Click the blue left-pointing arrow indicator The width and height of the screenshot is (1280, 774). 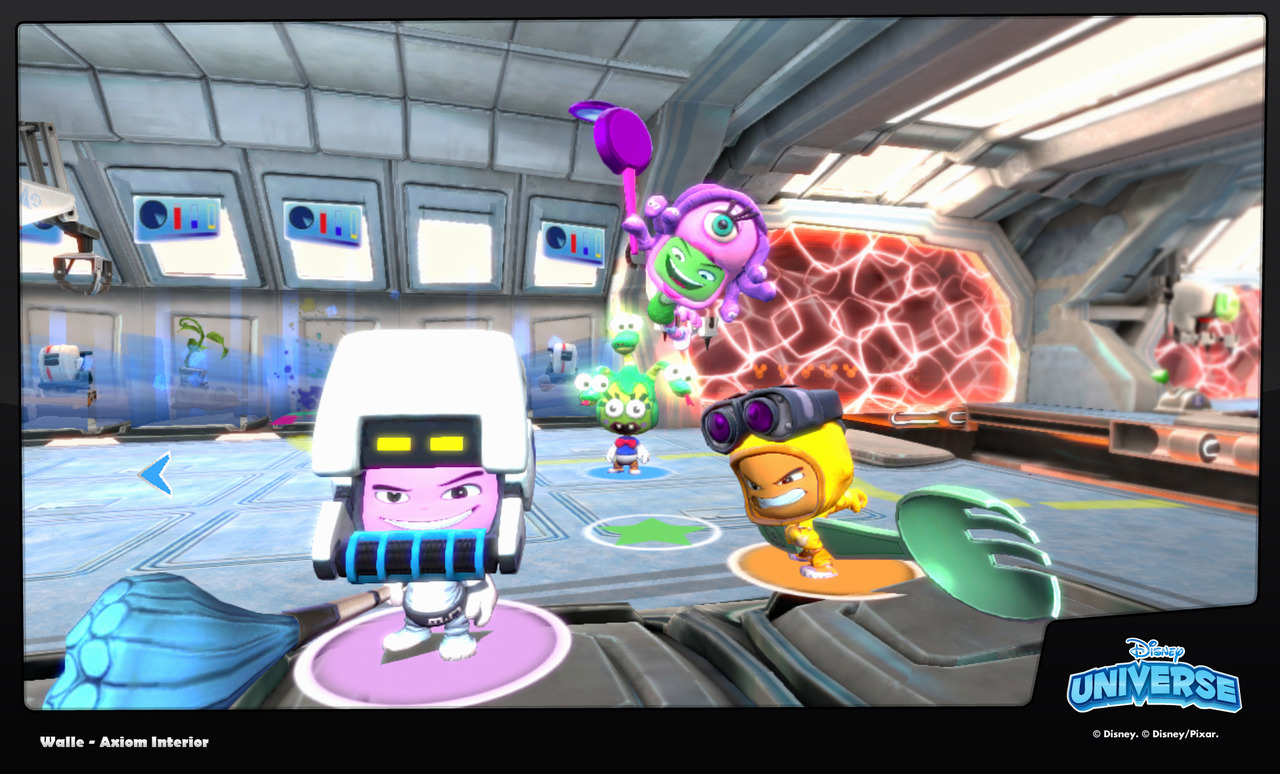(155, 474)
